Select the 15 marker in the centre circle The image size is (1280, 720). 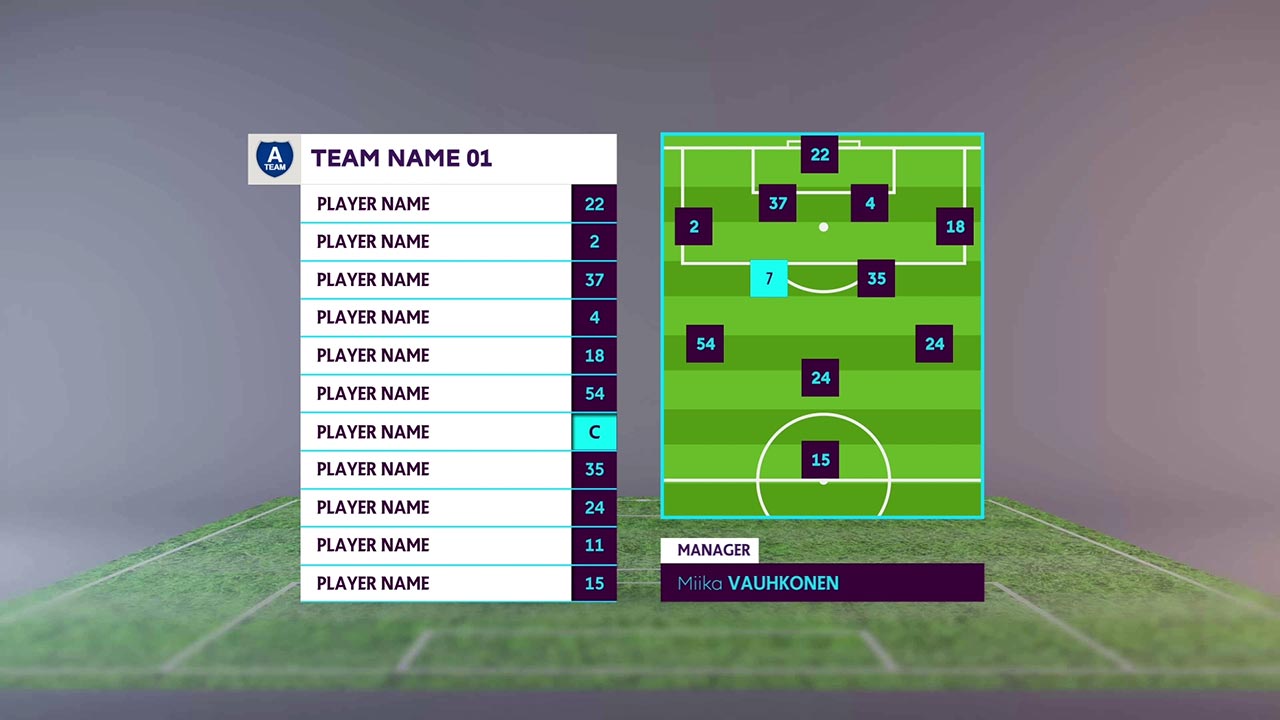[820, 460]
